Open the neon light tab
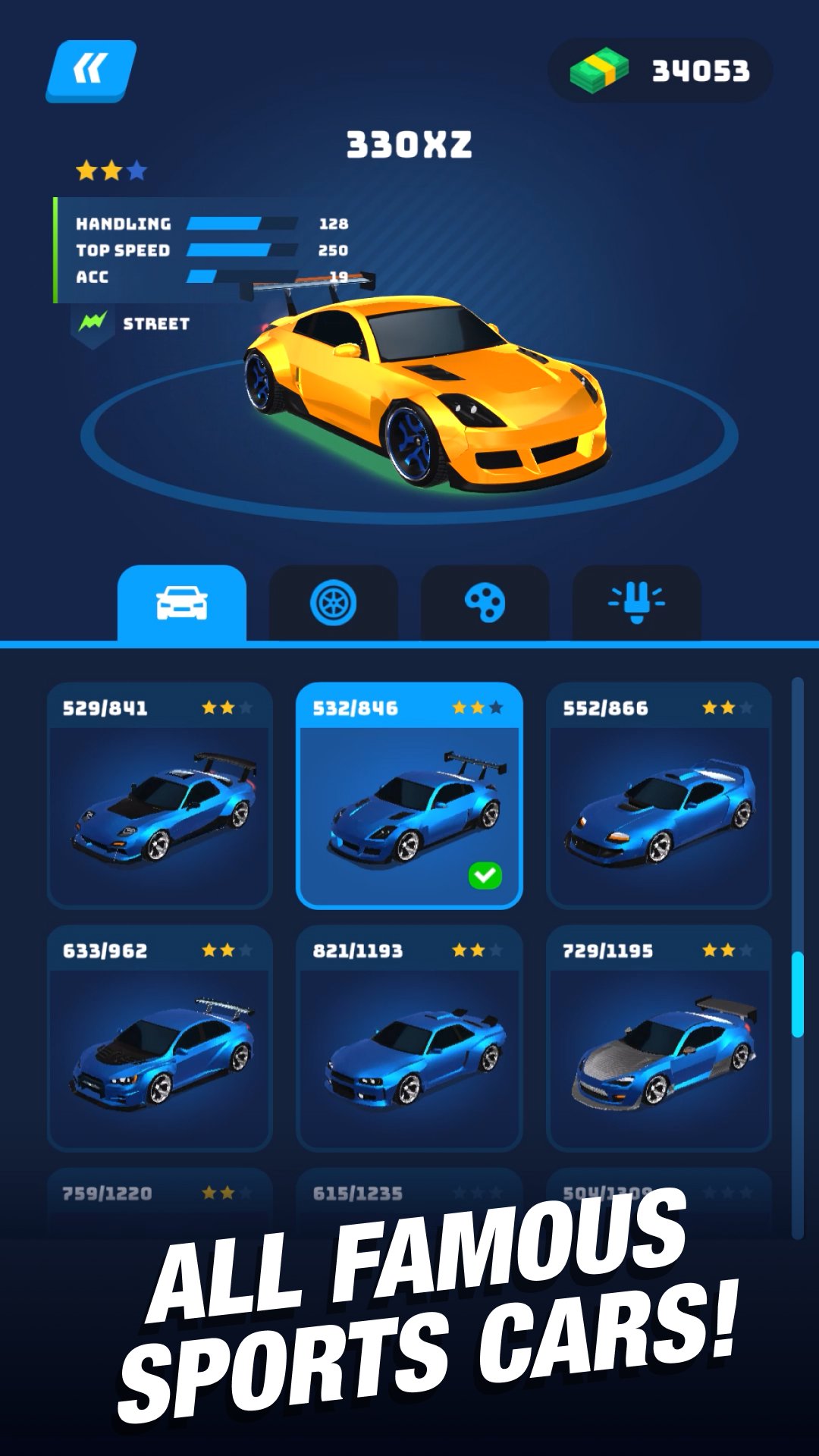 [x=637, y=604]
